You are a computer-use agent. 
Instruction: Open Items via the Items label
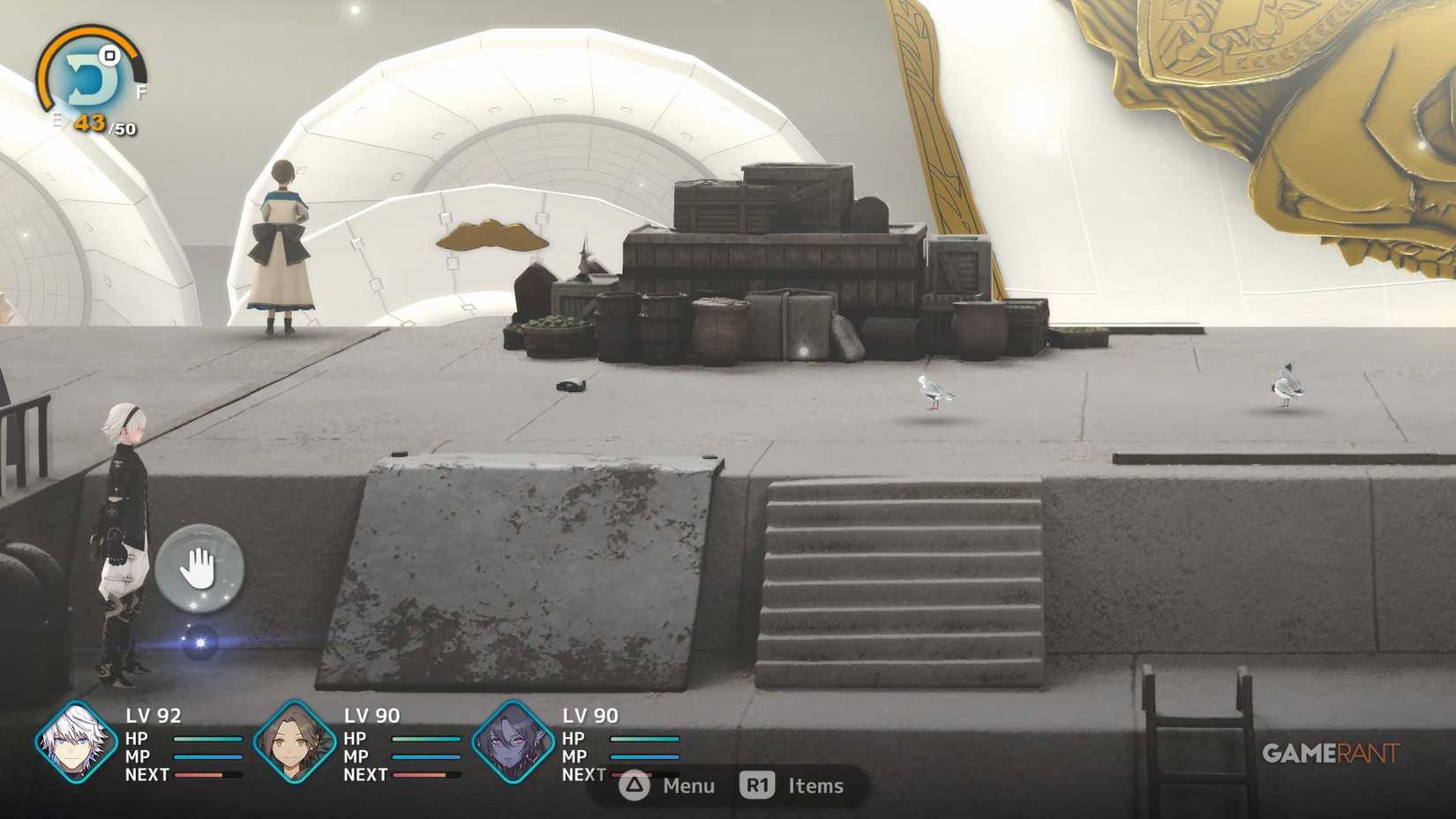(x=814, y=785)
